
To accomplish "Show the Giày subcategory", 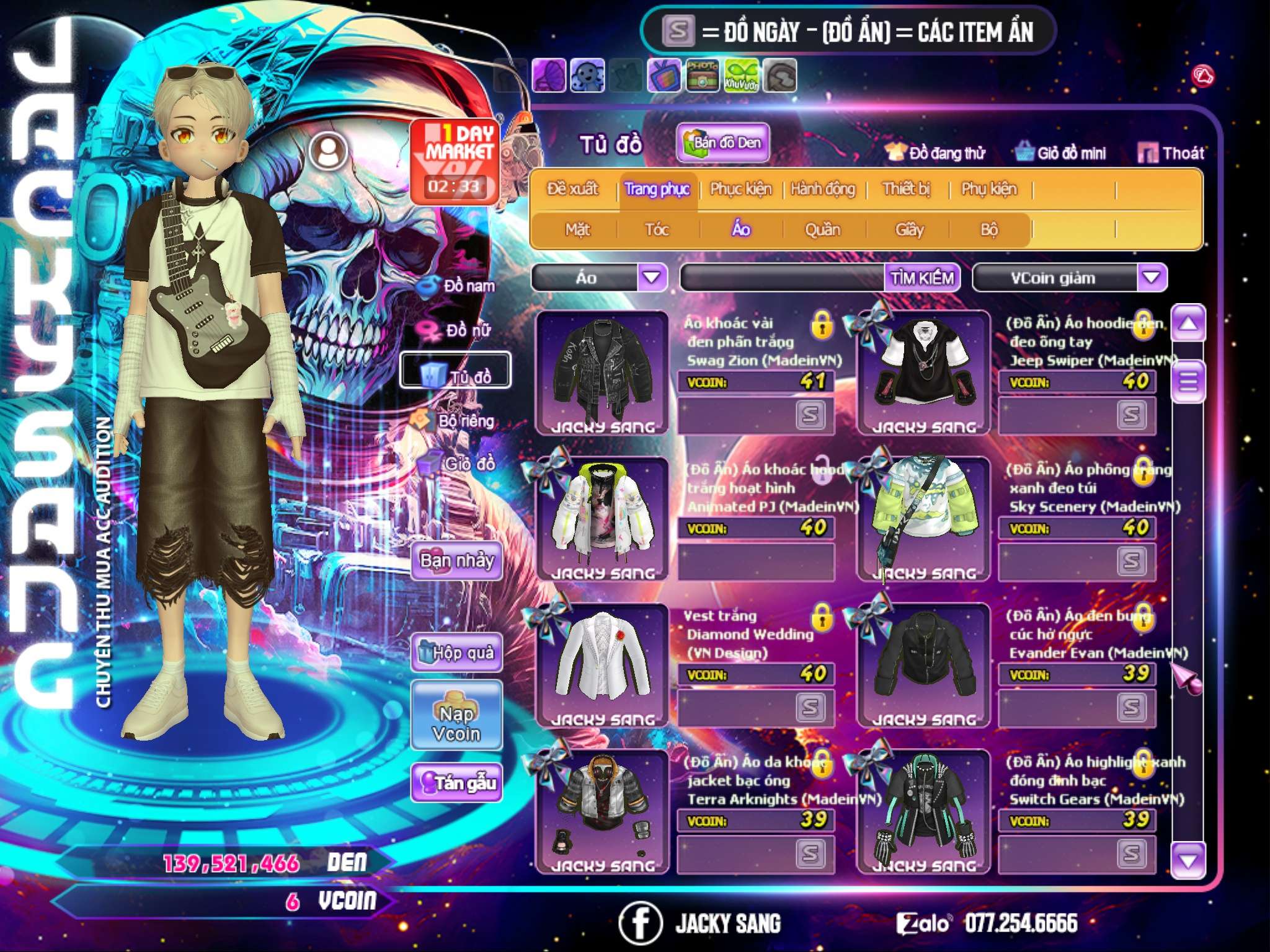I will tap(909, 230).
